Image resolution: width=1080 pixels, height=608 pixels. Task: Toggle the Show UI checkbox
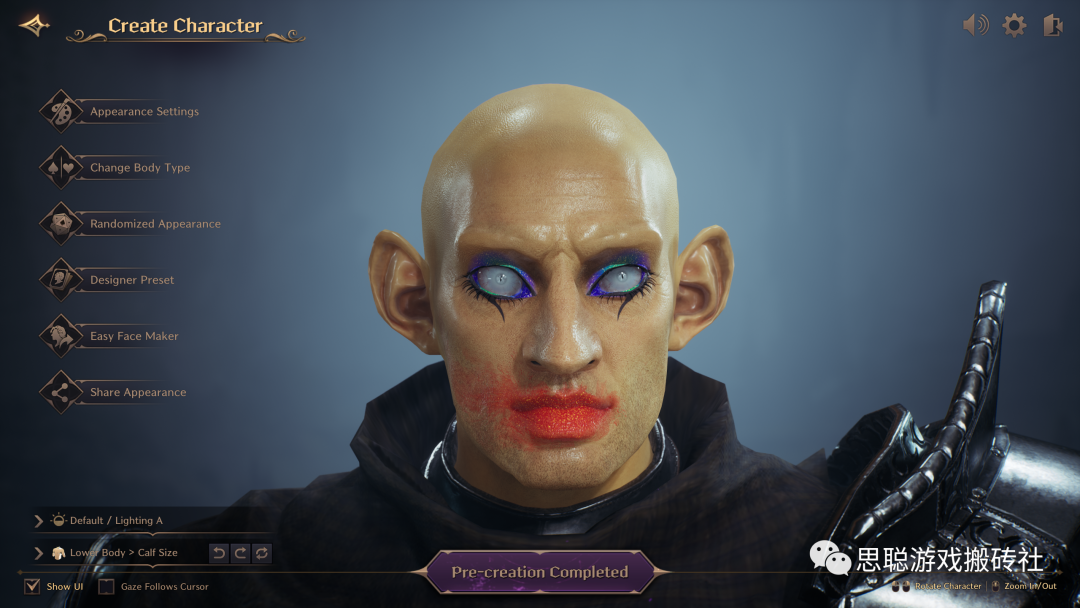(x=32, y=586)
